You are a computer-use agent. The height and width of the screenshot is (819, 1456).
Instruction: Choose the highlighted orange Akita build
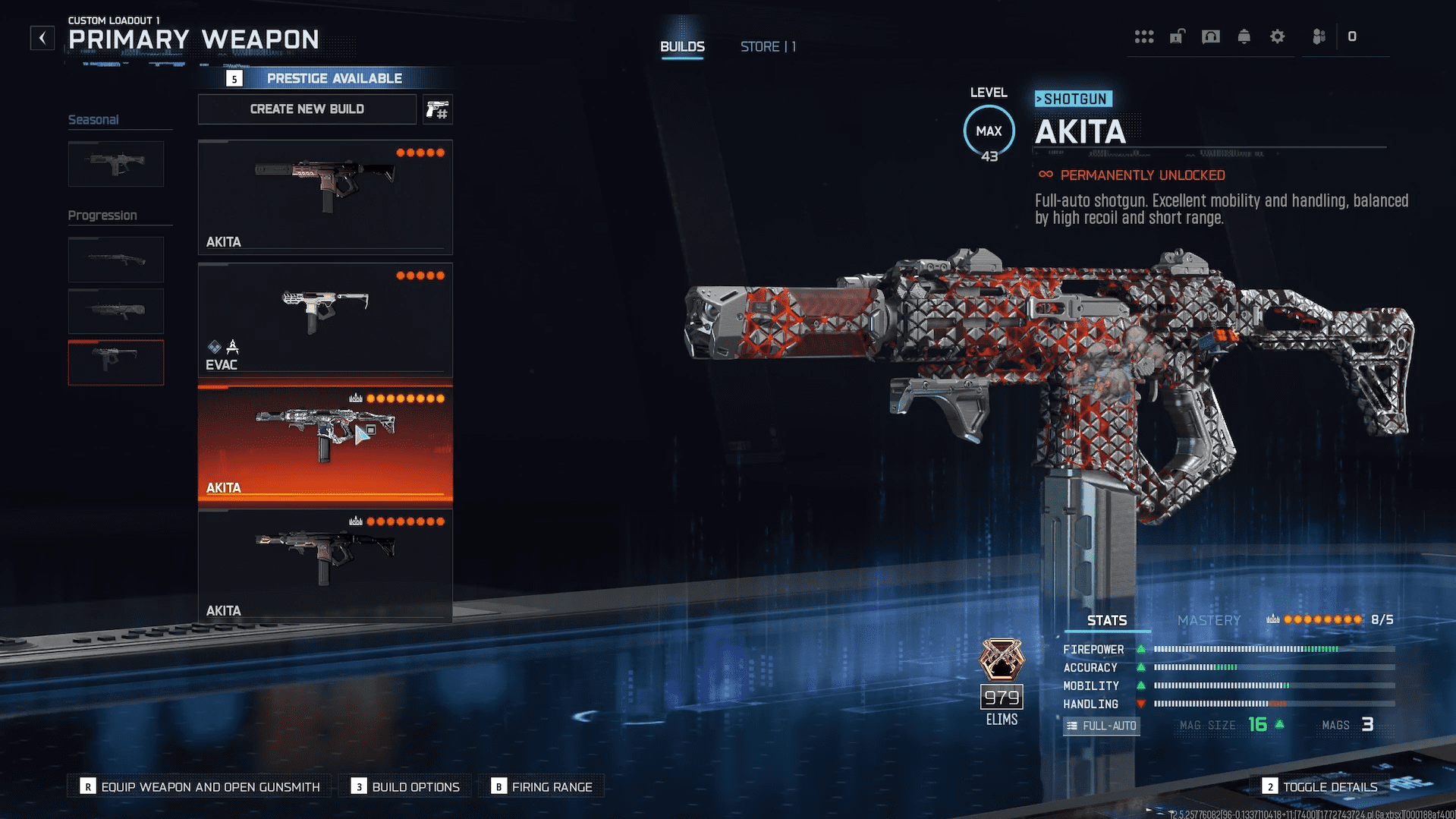(325, 444)
